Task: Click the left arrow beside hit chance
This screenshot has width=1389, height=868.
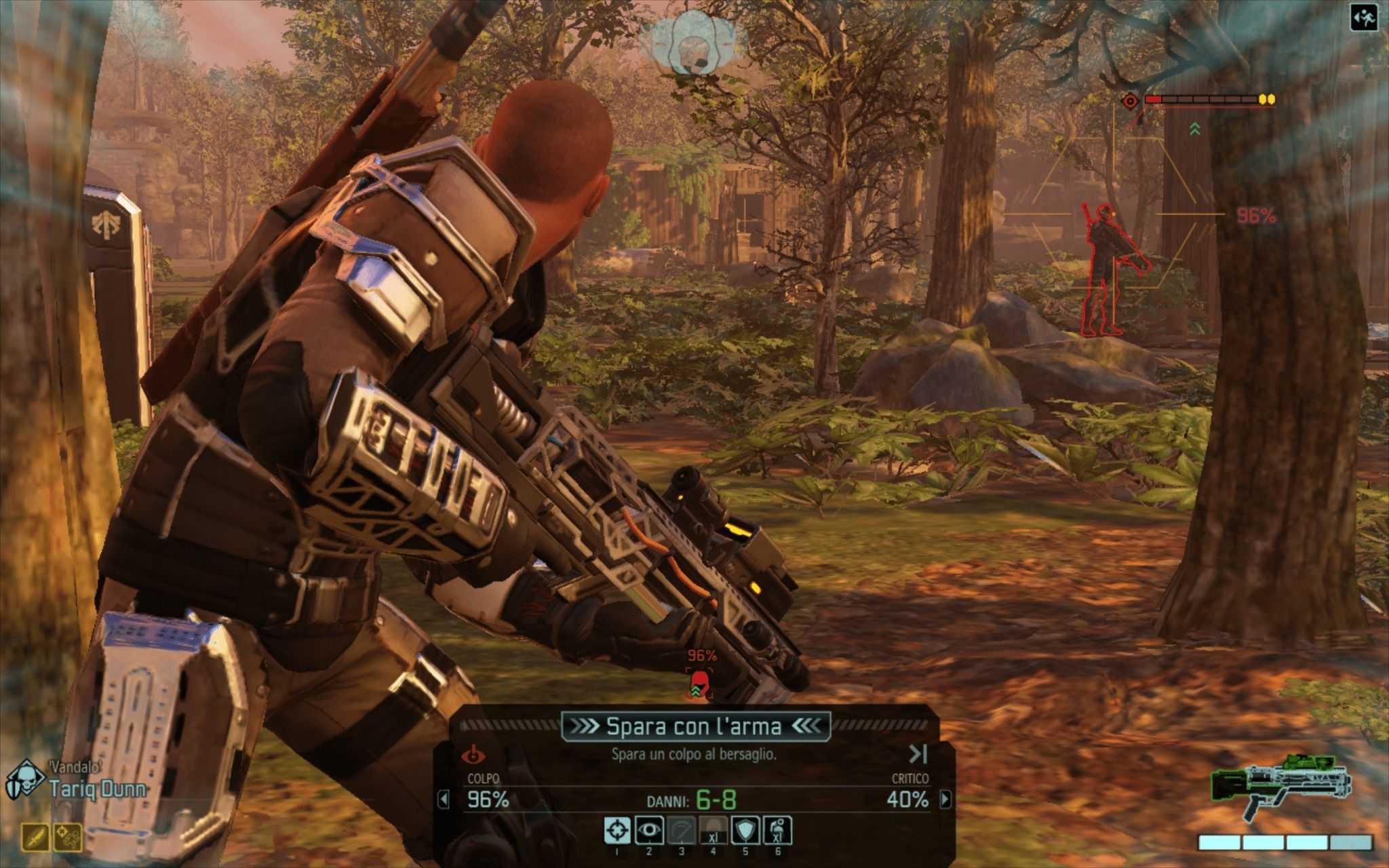Action: pos(444,800)
